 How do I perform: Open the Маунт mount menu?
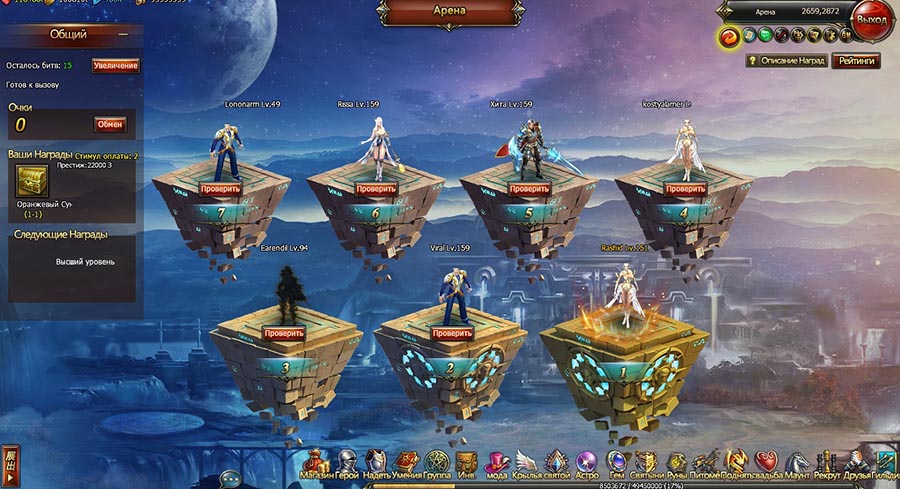(x=797, y=463)
